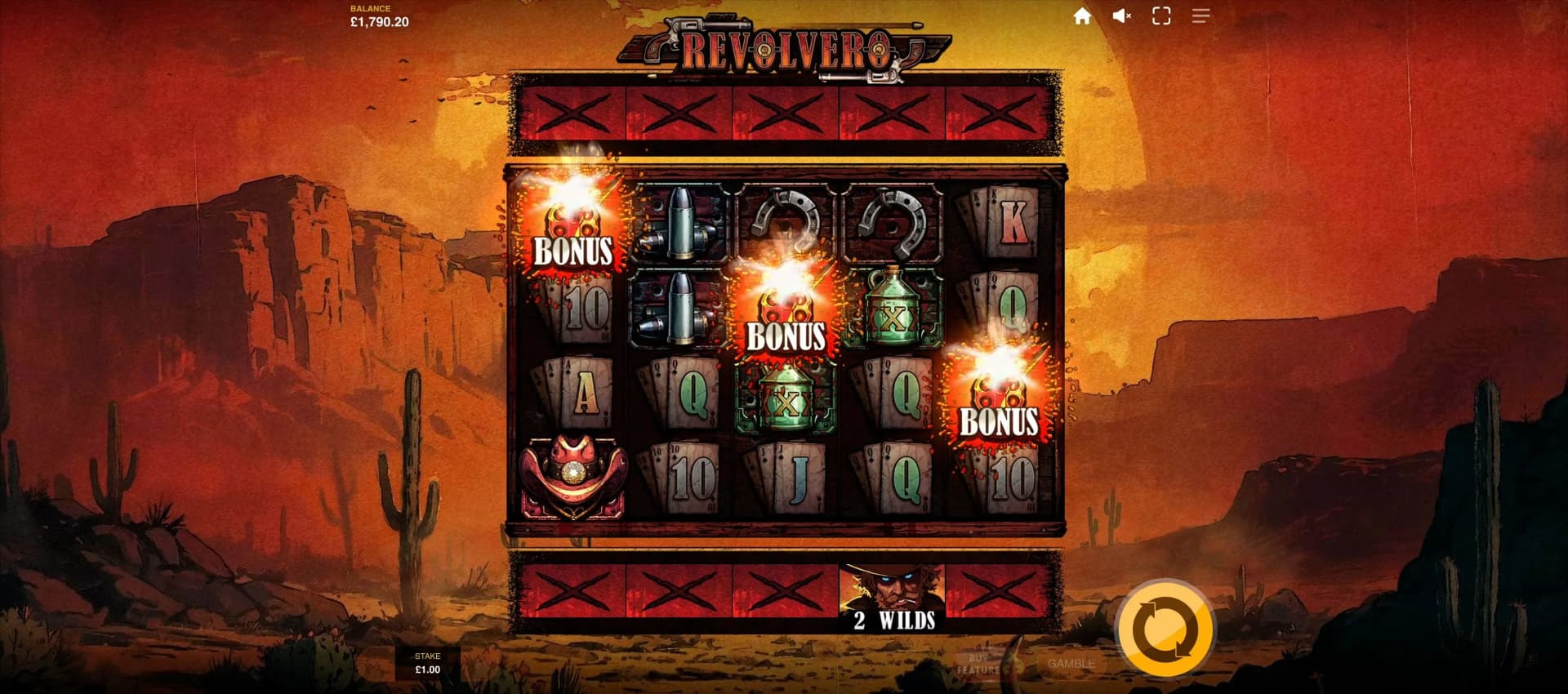The width and height of the screenshot is (1568, 694).
Task: Toggle sound off with the speaker control
Action: pos(1121,16)
